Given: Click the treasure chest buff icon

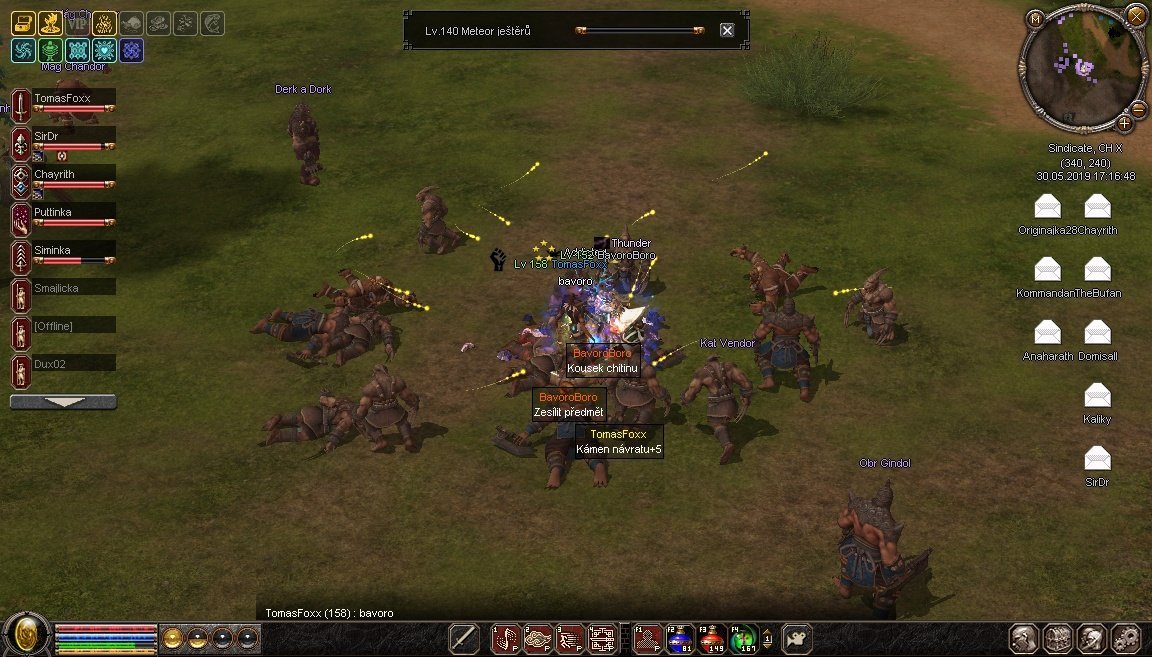Looking at the screenshot, I should point(22,23).
